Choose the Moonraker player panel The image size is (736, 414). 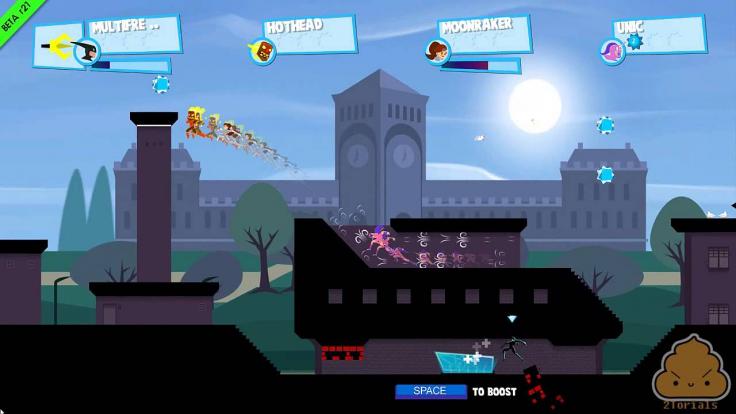click(x=482, y=36)
